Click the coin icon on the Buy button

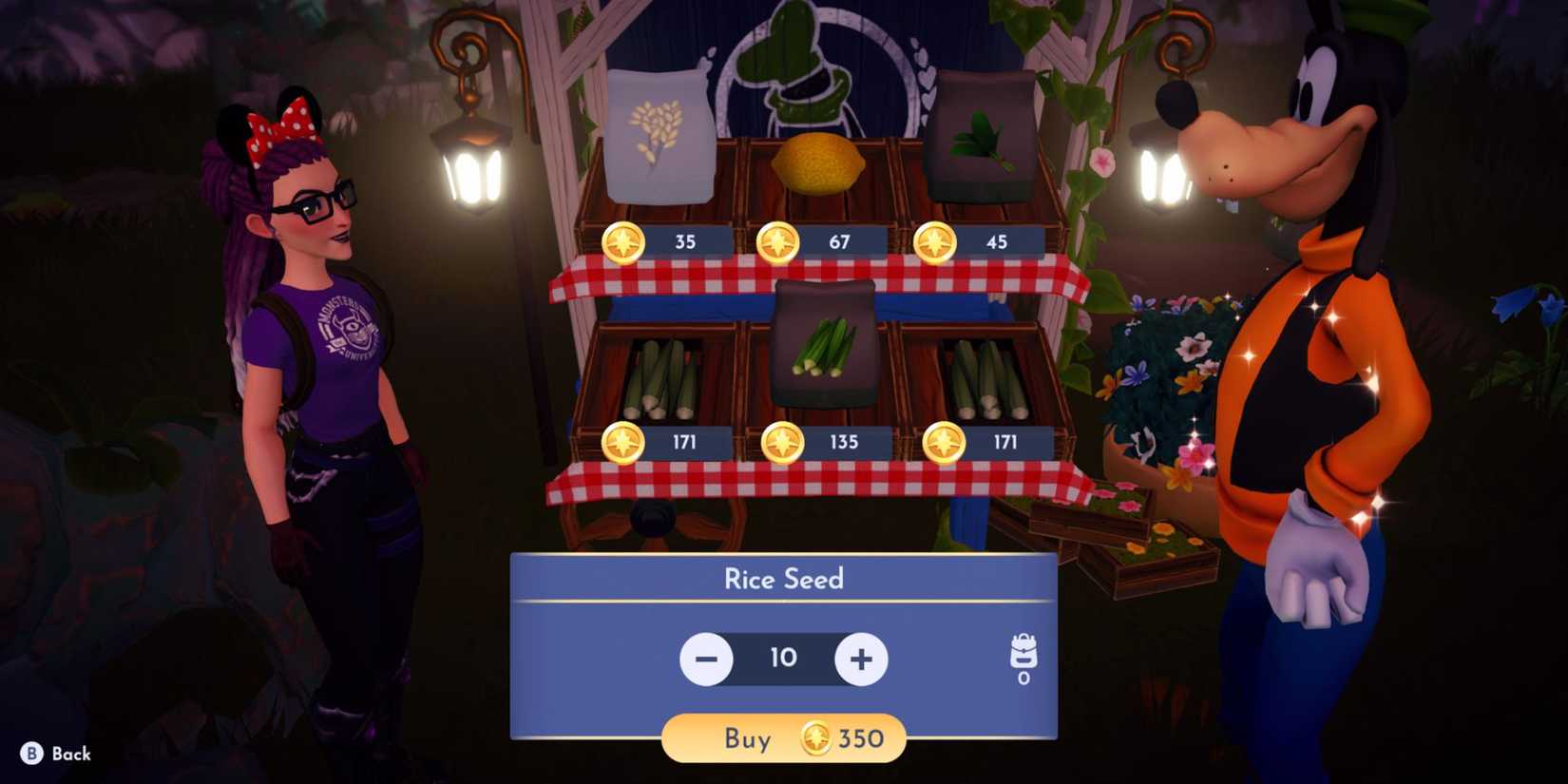coord(815,738)
